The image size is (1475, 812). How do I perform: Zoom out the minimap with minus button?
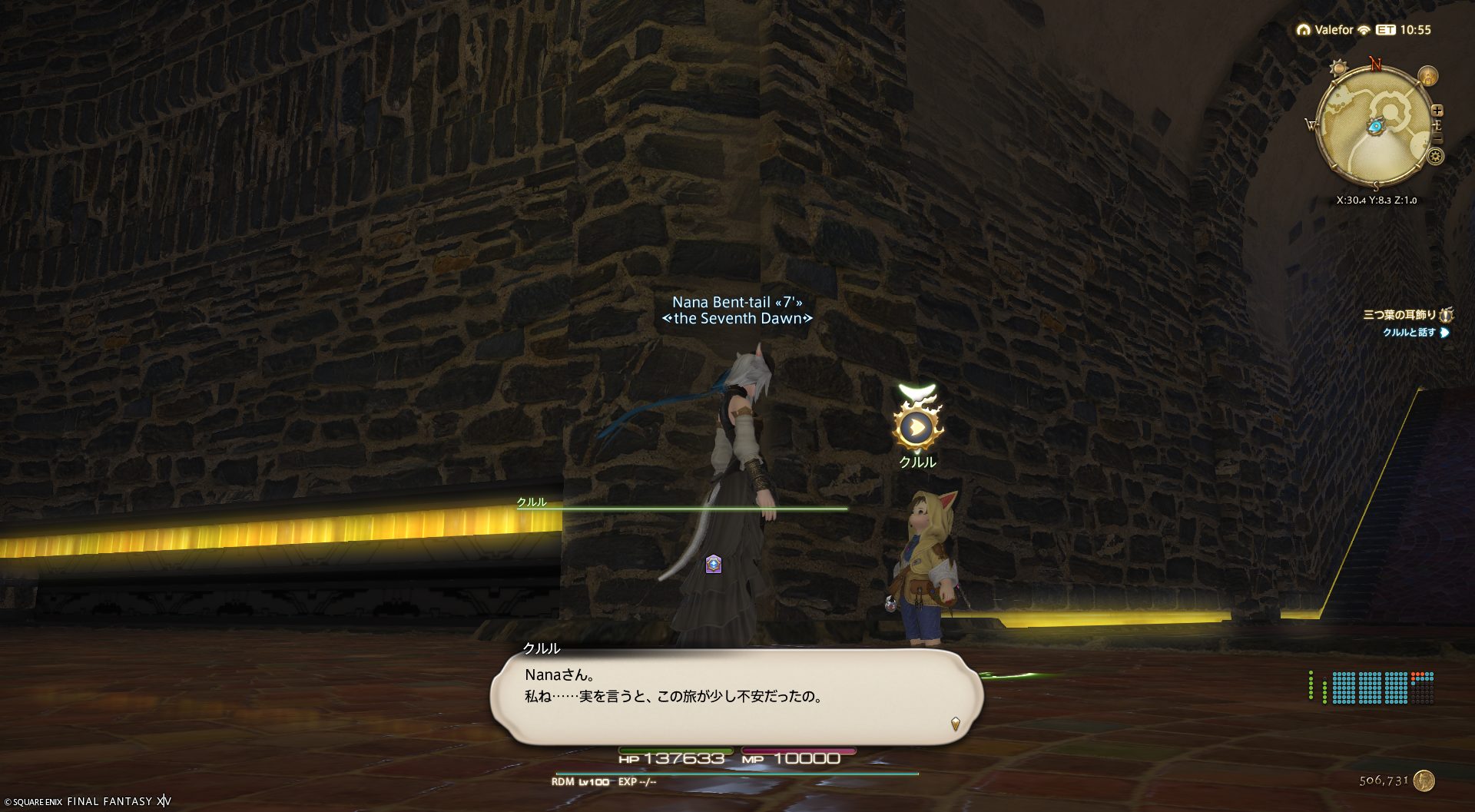(1437, 139)
